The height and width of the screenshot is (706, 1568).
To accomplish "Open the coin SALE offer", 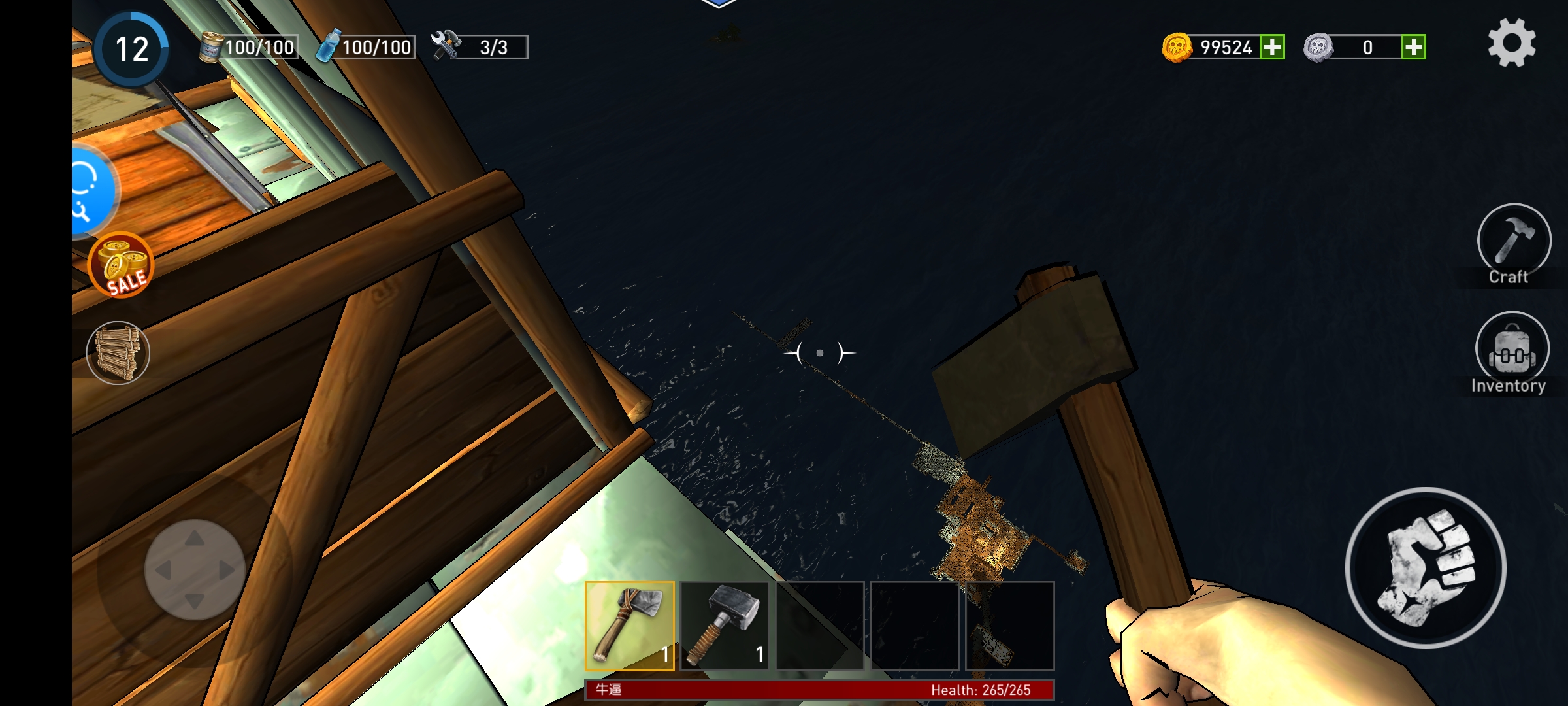I will click(x=121, y=265).
